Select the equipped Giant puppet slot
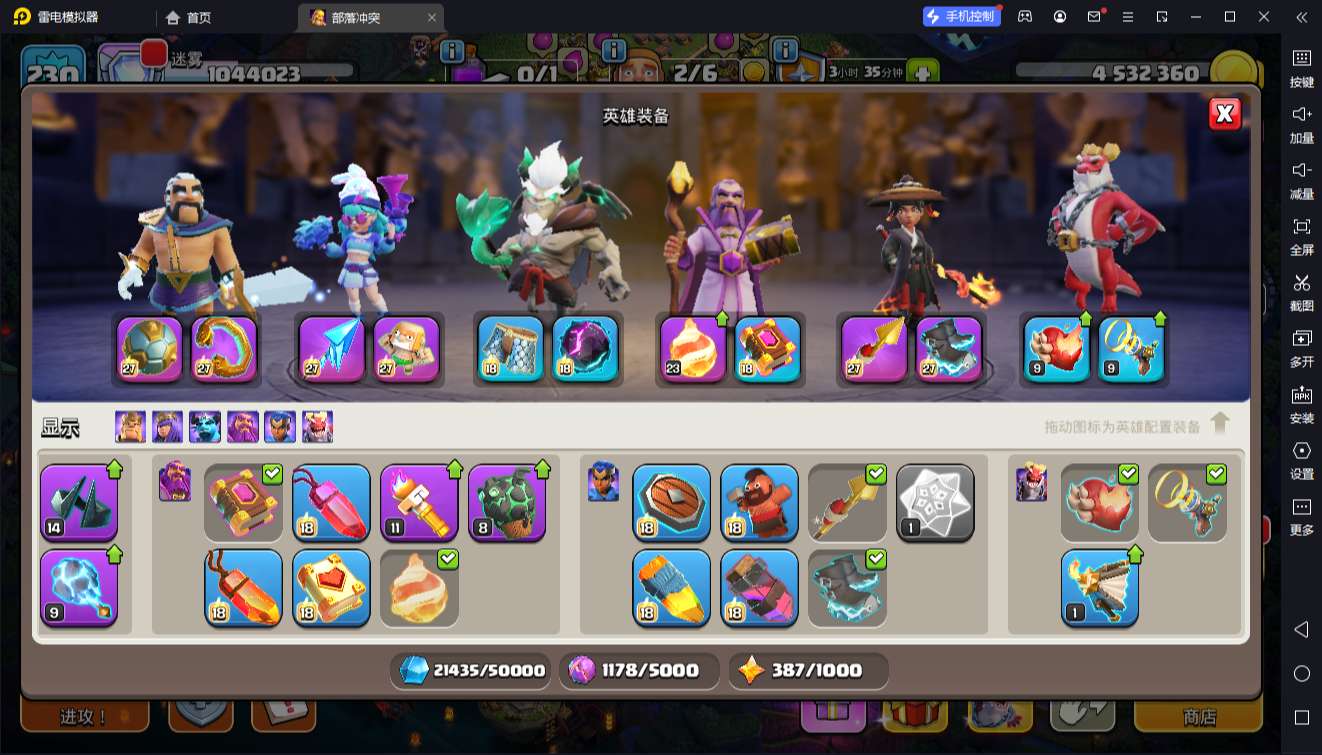1322x755 pixels. (x=407, y=348)
